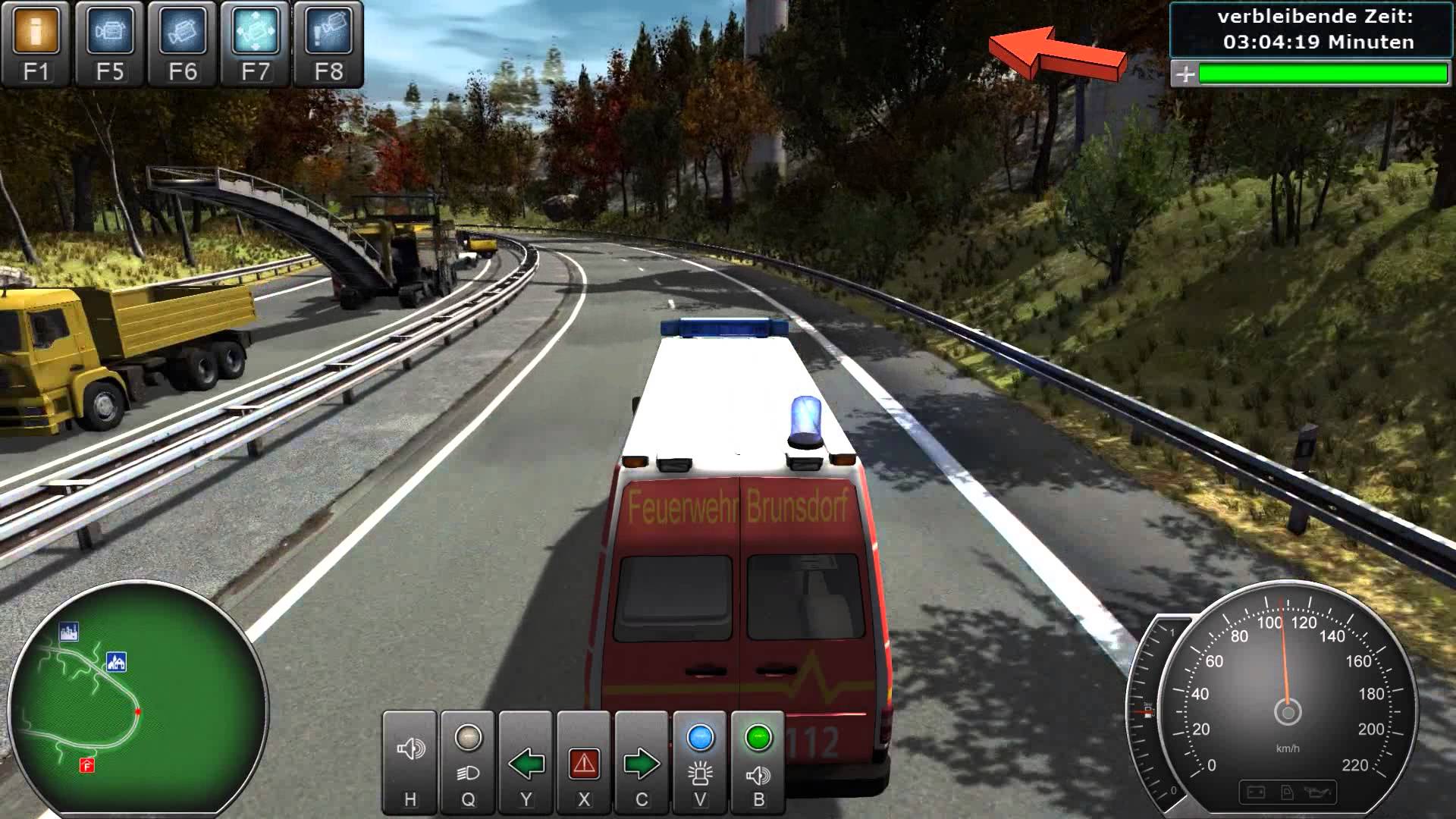Click the red fire station map marker
The image size is (1456, 819).
click(x=86, y=766)
